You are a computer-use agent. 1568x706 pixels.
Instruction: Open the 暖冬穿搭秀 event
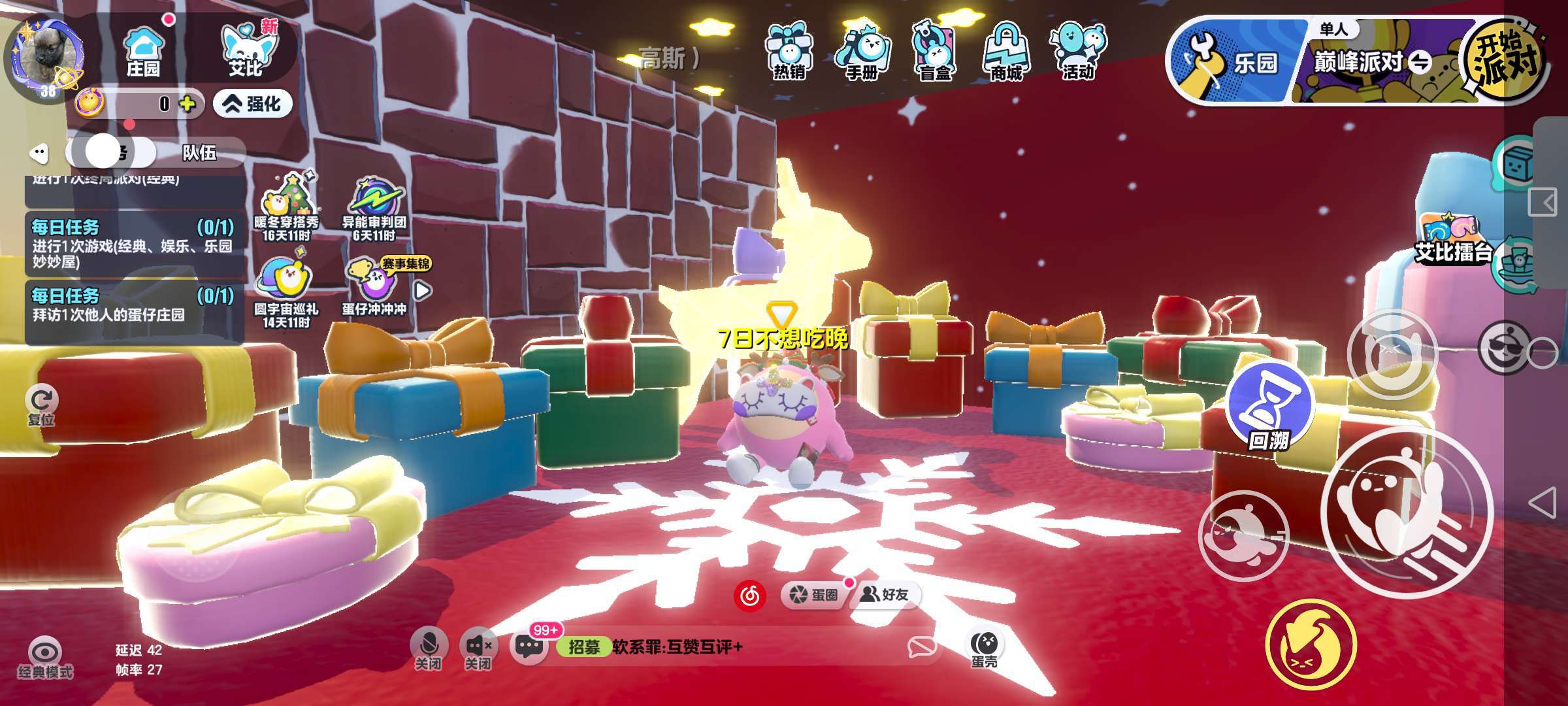point(286,207)
